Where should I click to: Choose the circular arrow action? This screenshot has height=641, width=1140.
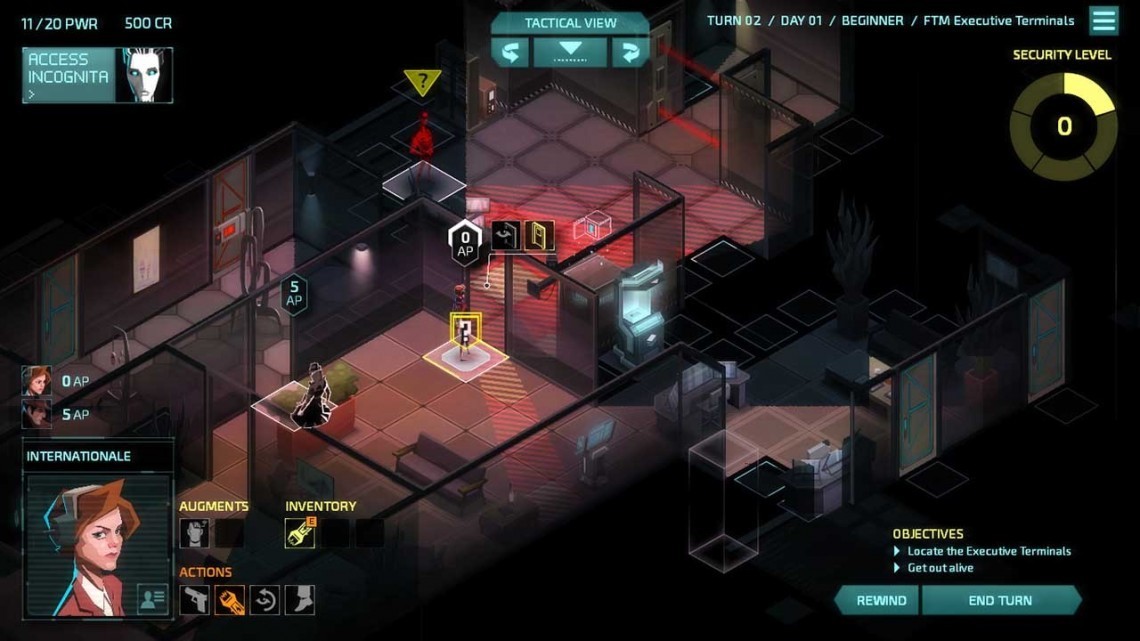tap(264, 599)
